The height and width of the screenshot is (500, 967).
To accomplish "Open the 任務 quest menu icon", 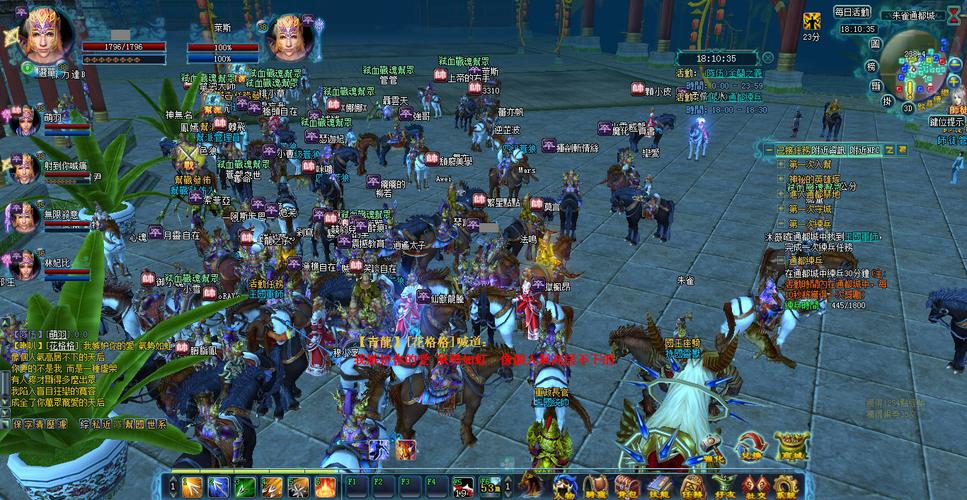I will point(691,487).
